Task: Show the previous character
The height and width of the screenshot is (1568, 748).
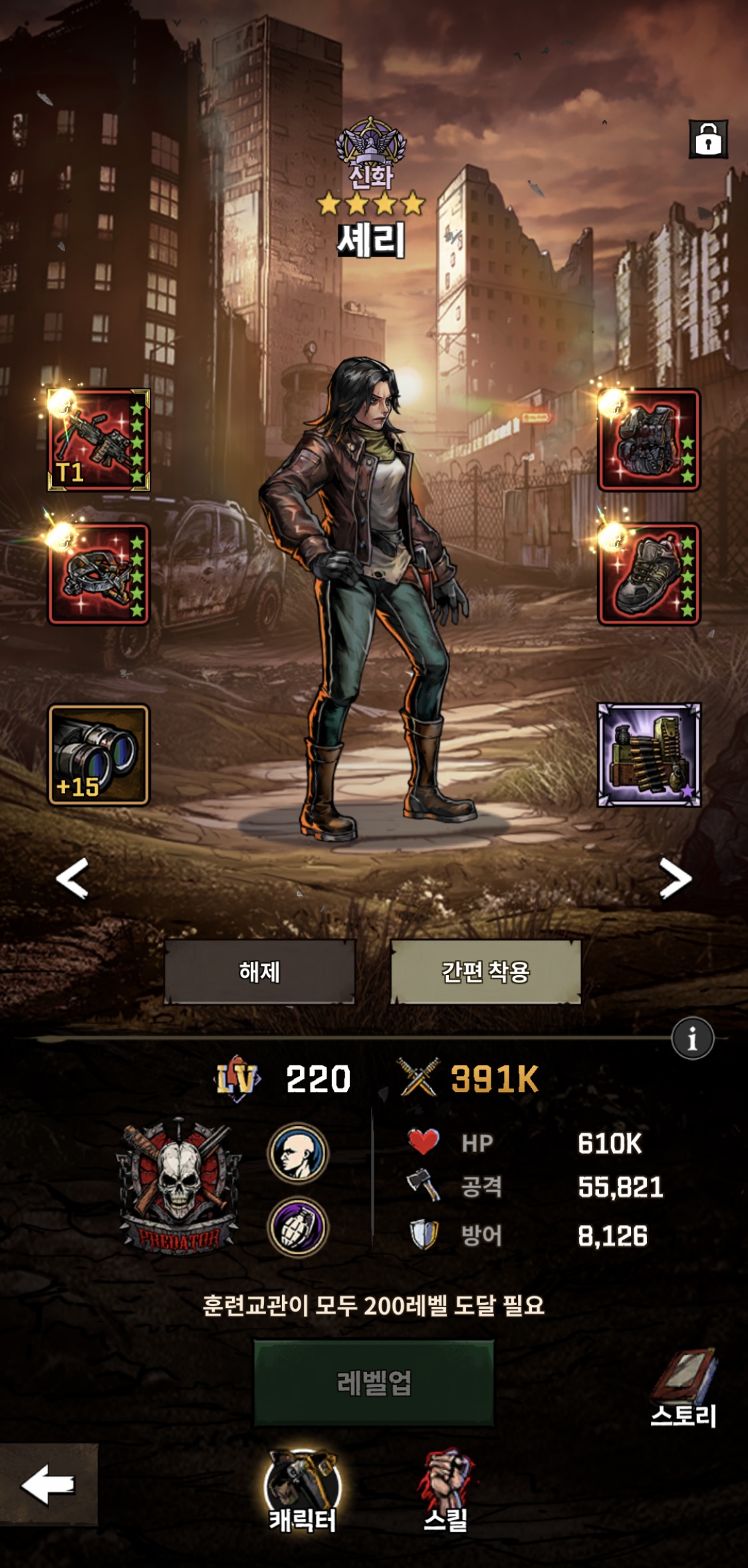Action: coord(72,878)
